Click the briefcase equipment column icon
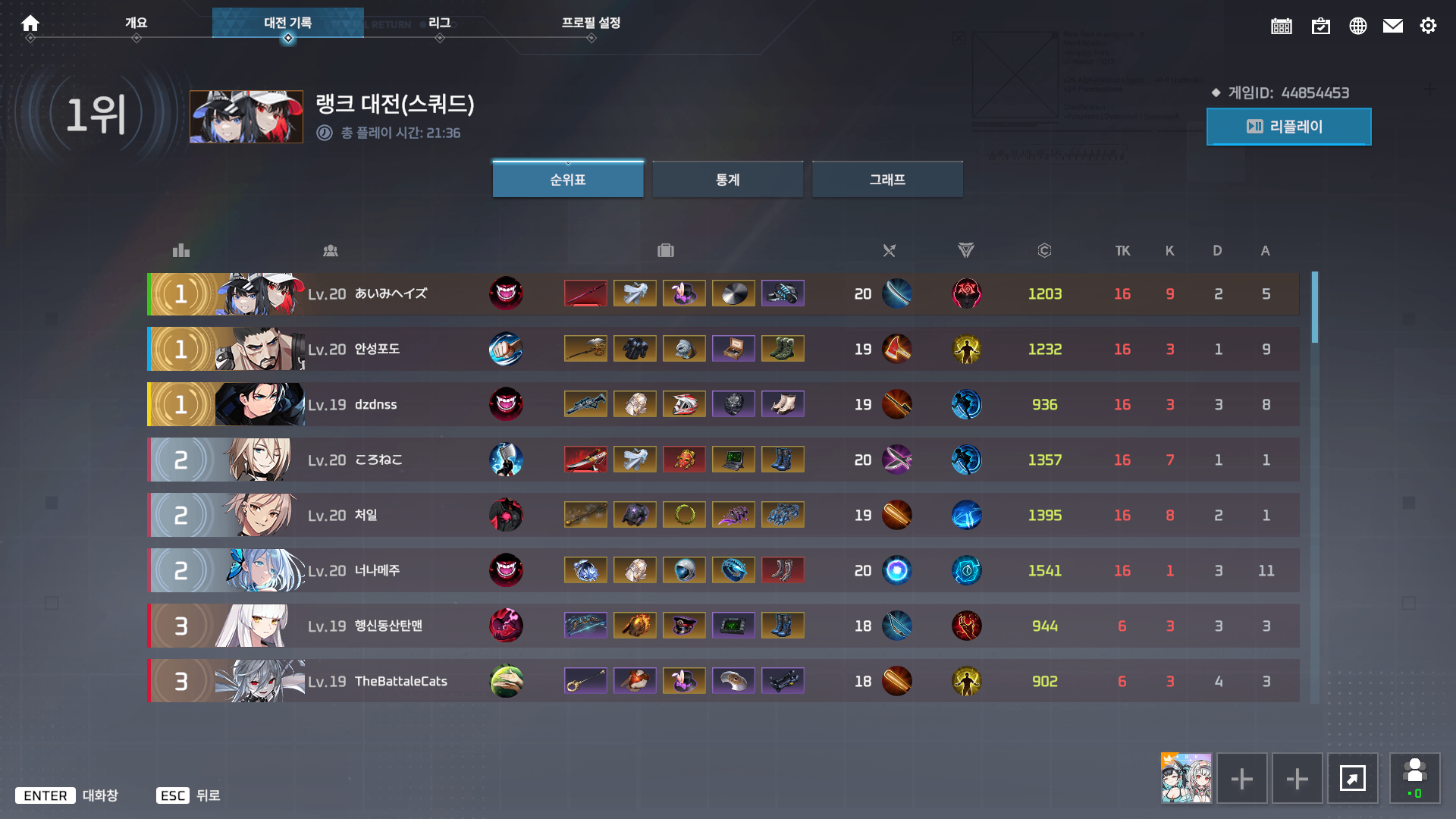1456x819 pixels. pyautogui.click(x=665, y=250)
